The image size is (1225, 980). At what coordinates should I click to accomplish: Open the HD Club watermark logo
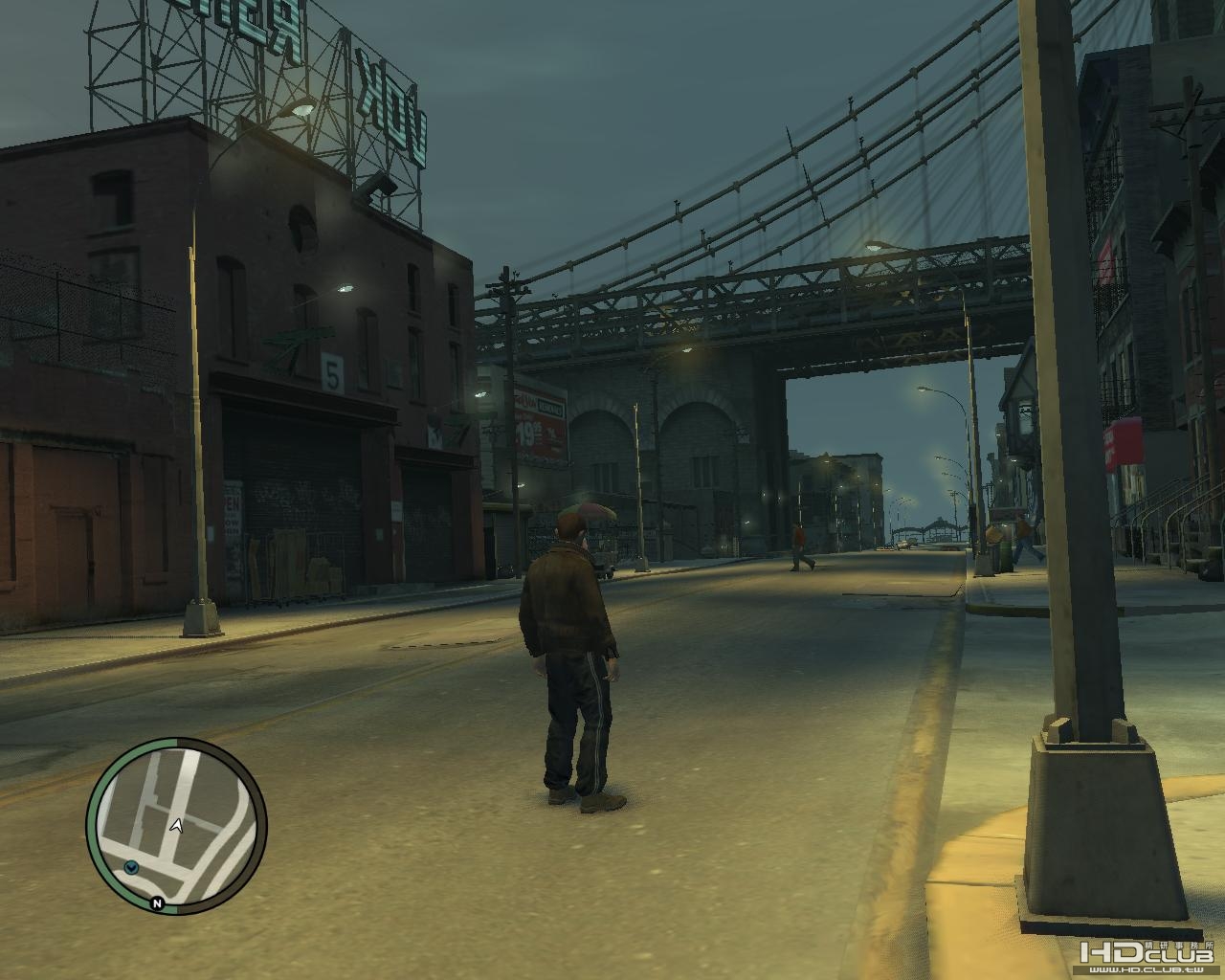(x=1146, y=959)
